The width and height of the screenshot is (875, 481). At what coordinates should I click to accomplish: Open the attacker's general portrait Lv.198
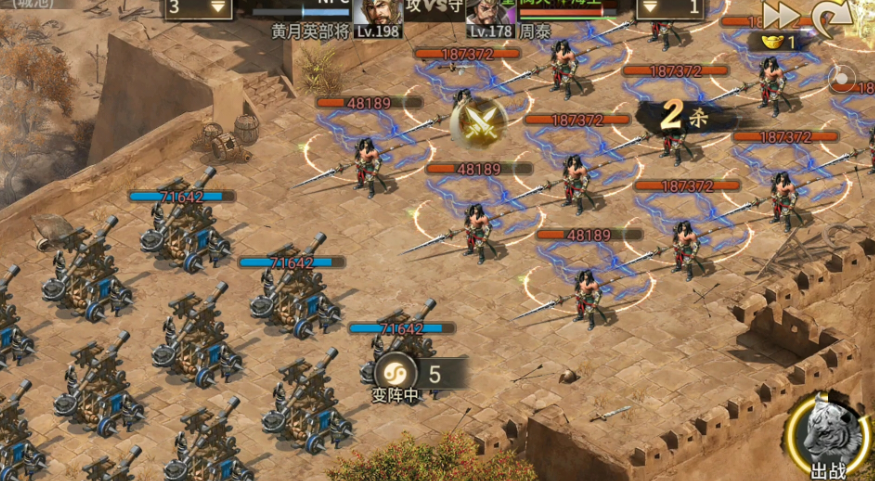[378, 14]
